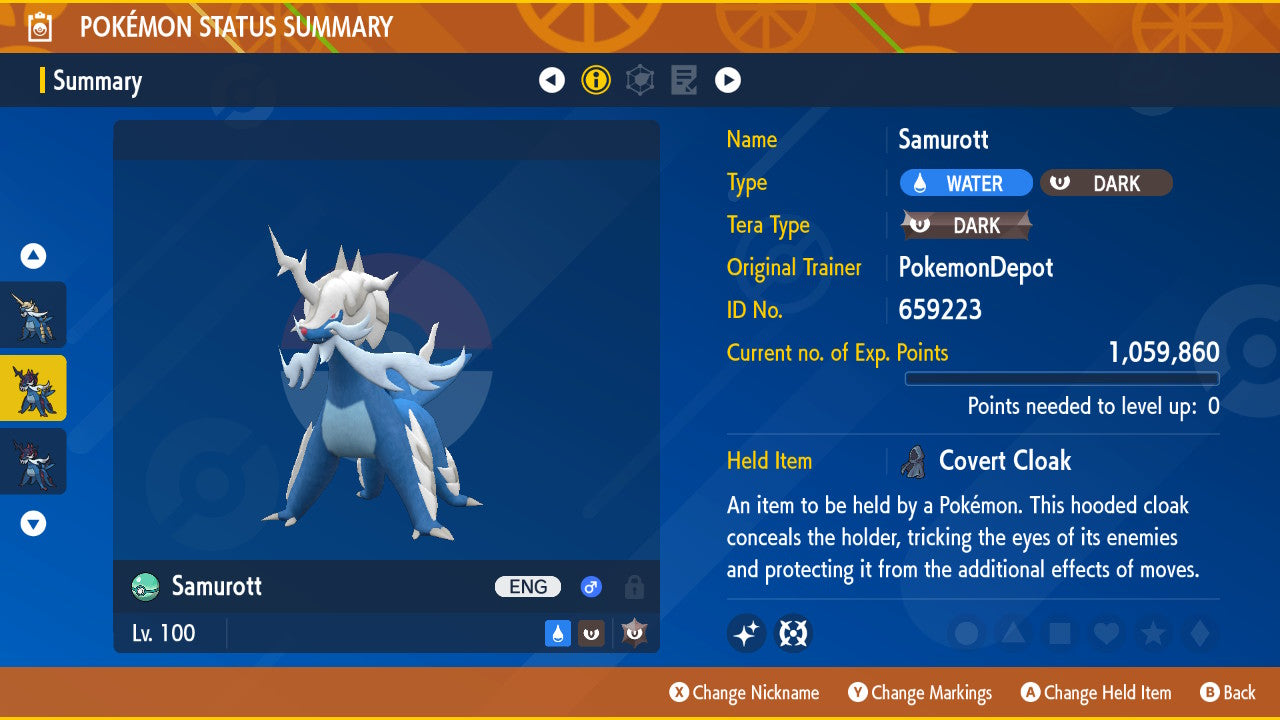Select the up arrow above party list
Image resolution: width=1280 pixels, height=720 pixels.
click(x=33, y=256)
